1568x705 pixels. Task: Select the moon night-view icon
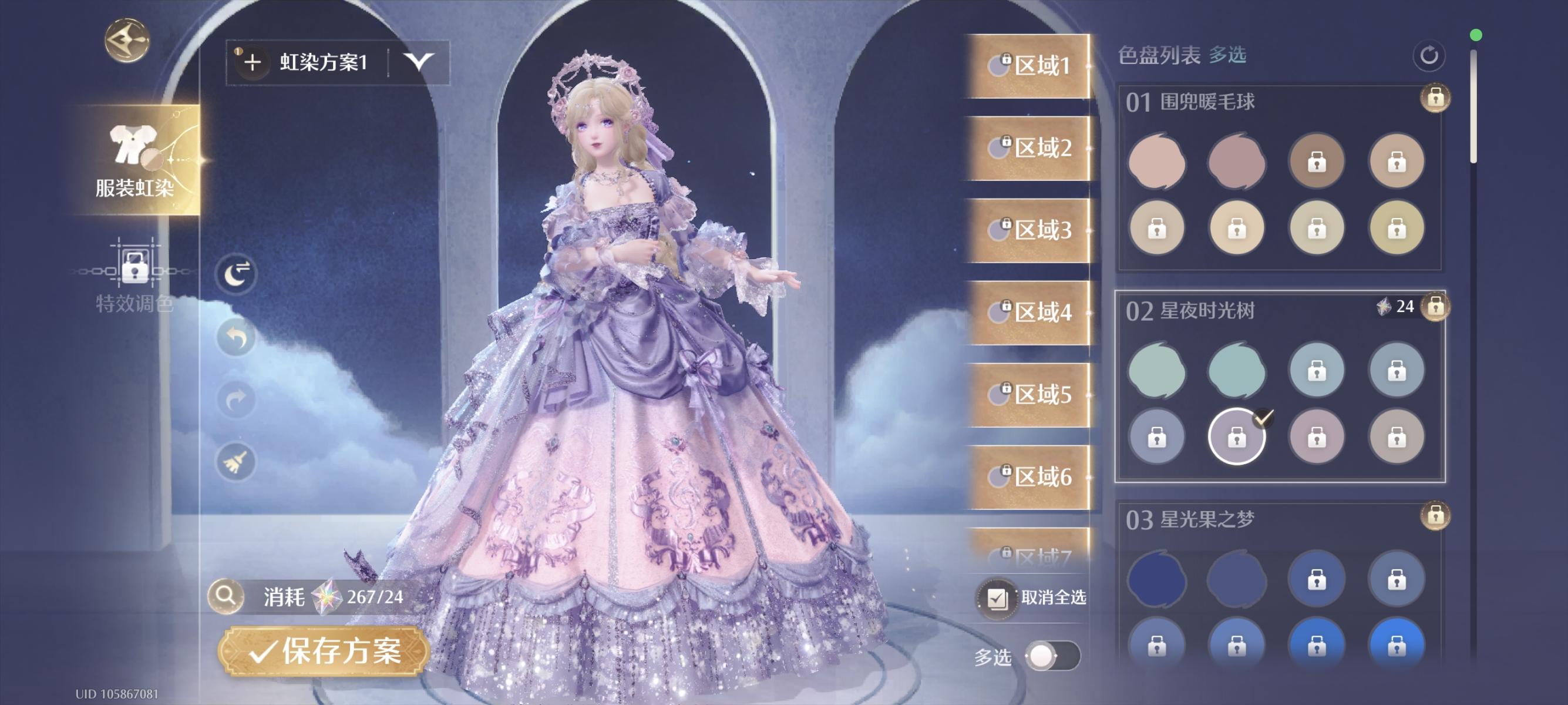pos(237,273)
